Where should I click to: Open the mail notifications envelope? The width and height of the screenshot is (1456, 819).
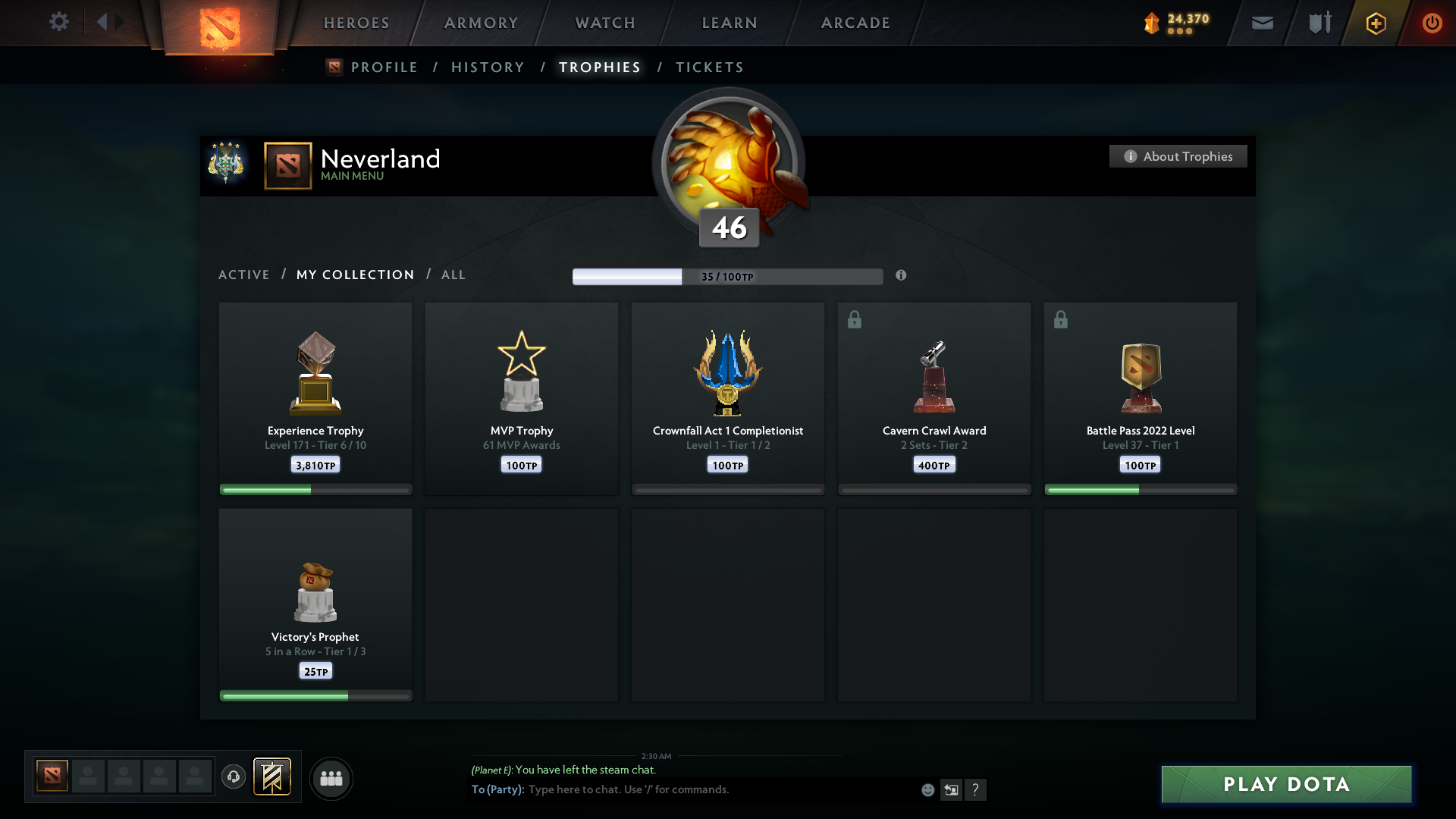1263,23
